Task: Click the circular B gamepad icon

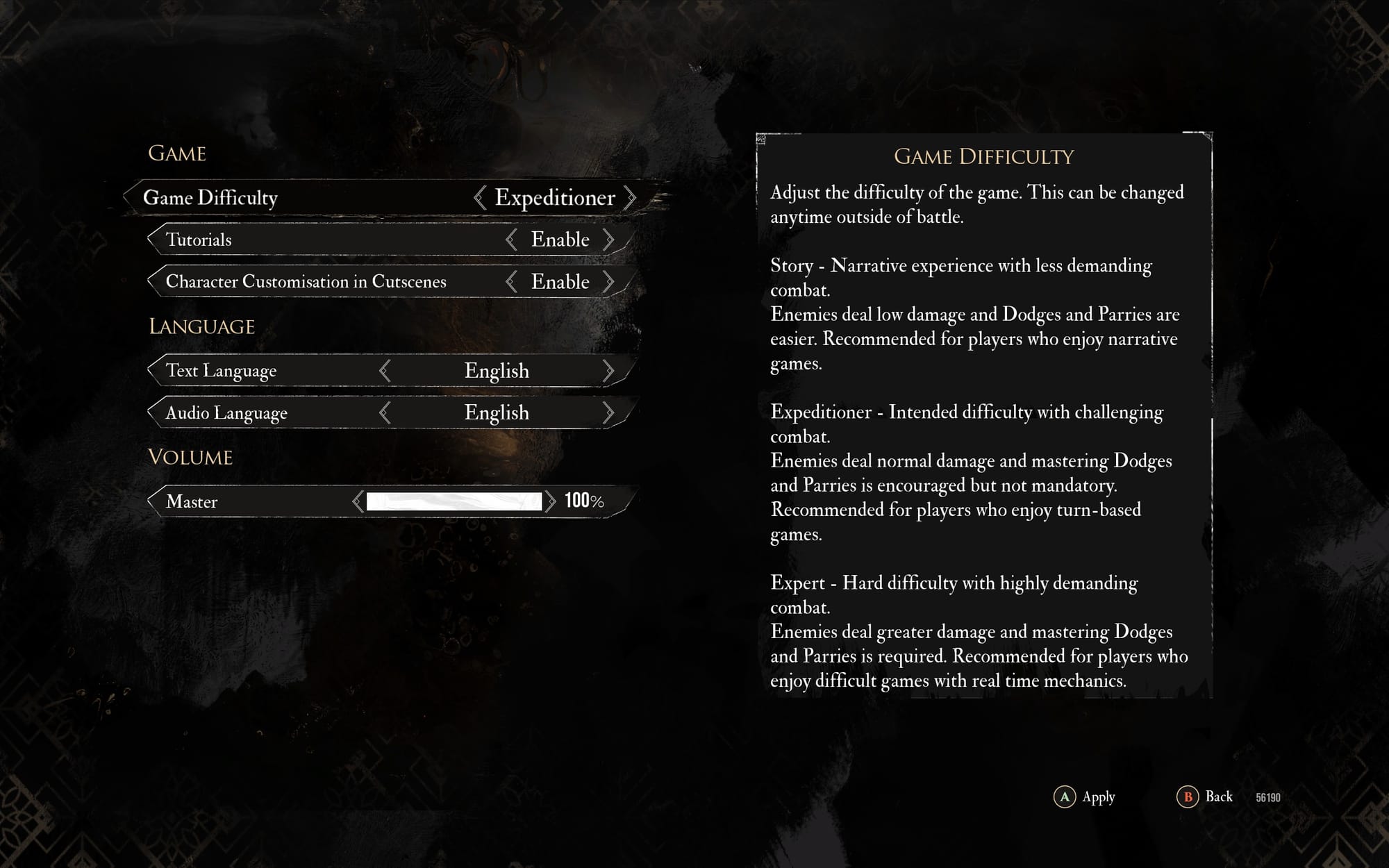Action: tap(1188, 797)
